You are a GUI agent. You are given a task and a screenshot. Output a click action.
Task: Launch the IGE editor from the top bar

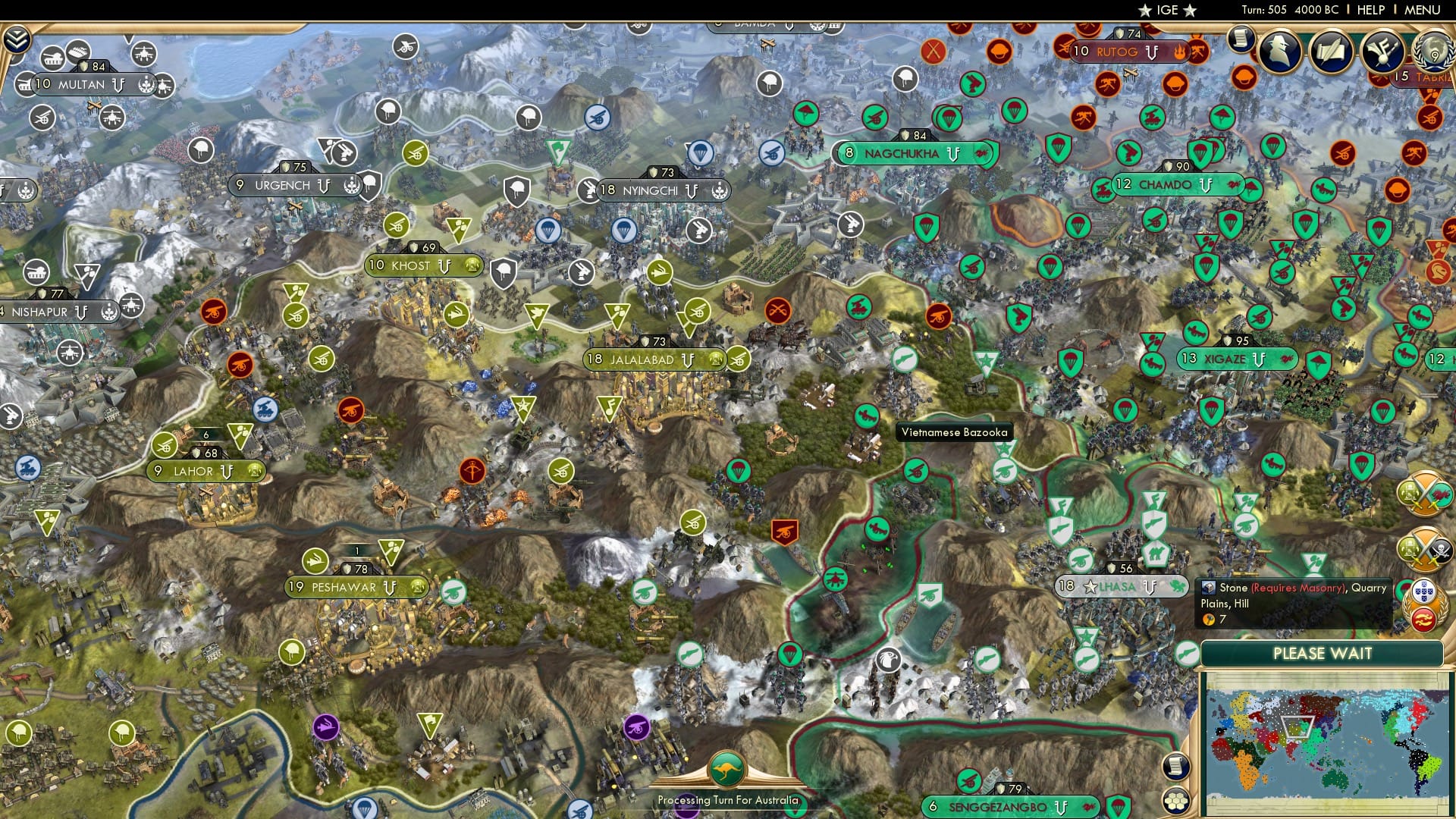(1168, 10)
